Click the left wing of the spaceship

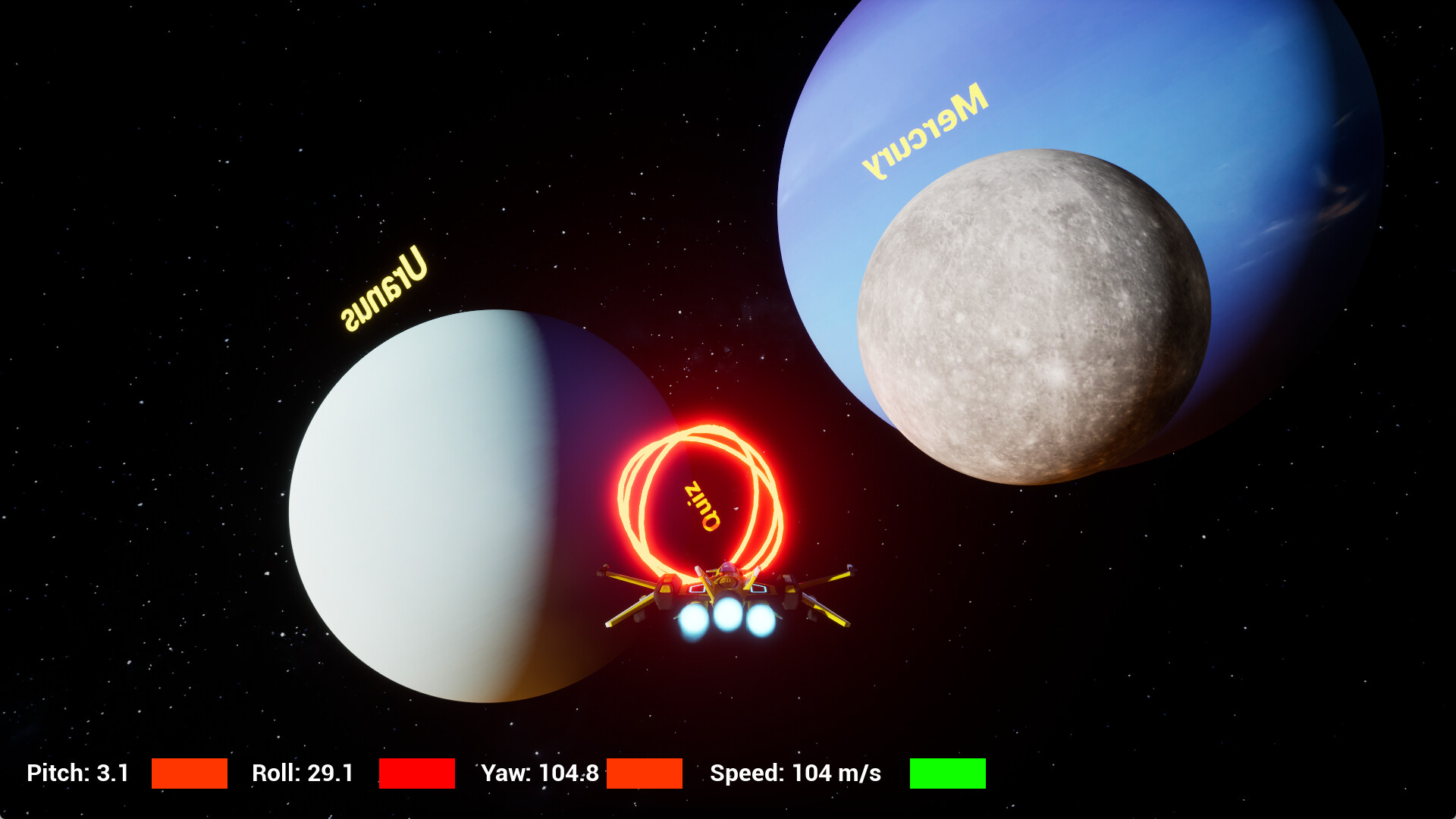pos(645,588)
